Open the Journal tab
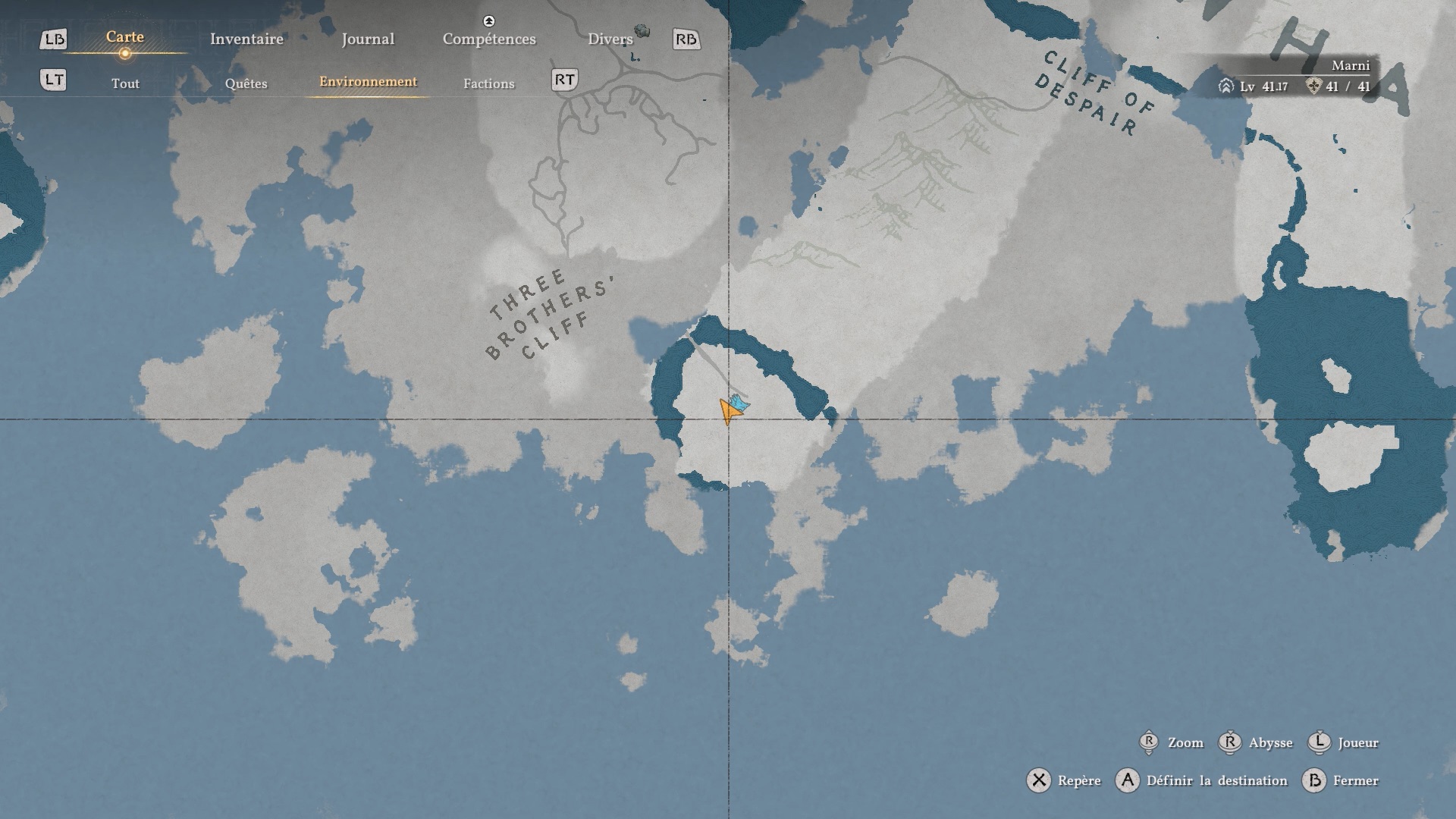1456x819 pixels. point(368,39)
